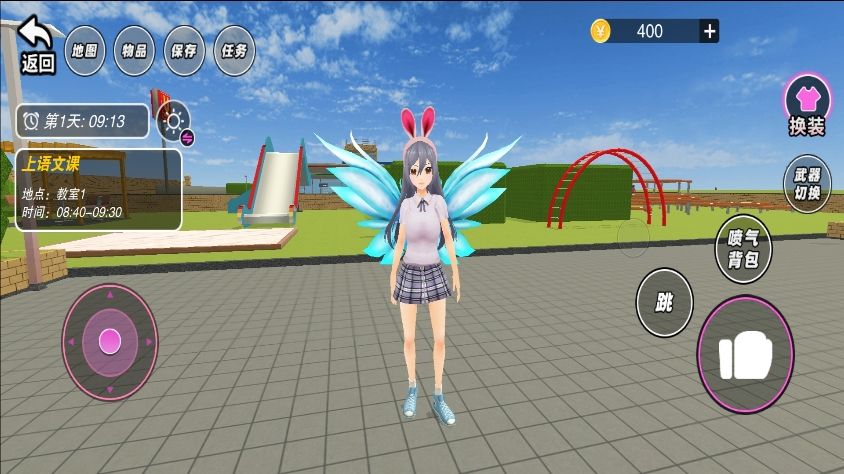This screenshot has width=844, height=474.
Task: Toggle the sun day-night icon
Action: coord(175,123)
